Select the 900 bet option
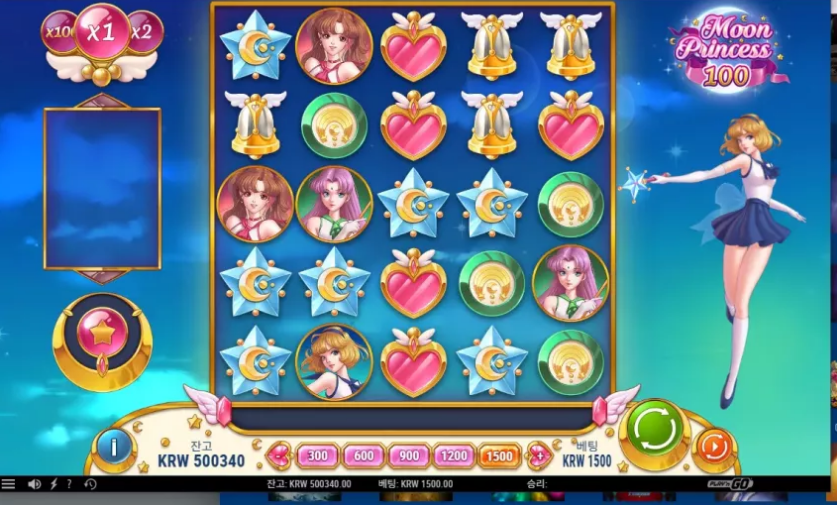 tap(411, 456)
